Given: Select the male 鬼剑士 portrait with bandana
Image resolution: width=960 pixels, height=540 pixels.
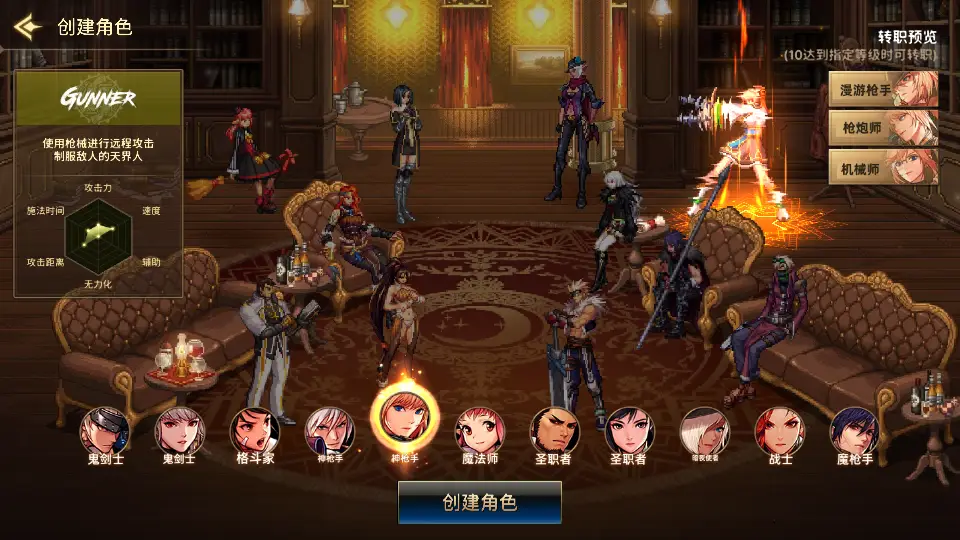Looking at the screenshot, I should tap(104, 430).
